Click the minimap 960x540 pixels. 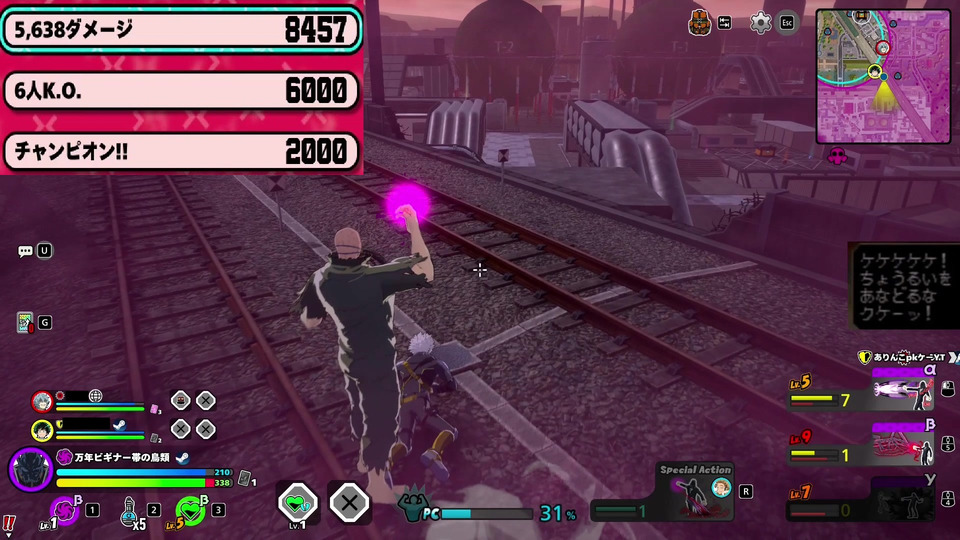tap(881, 76)
